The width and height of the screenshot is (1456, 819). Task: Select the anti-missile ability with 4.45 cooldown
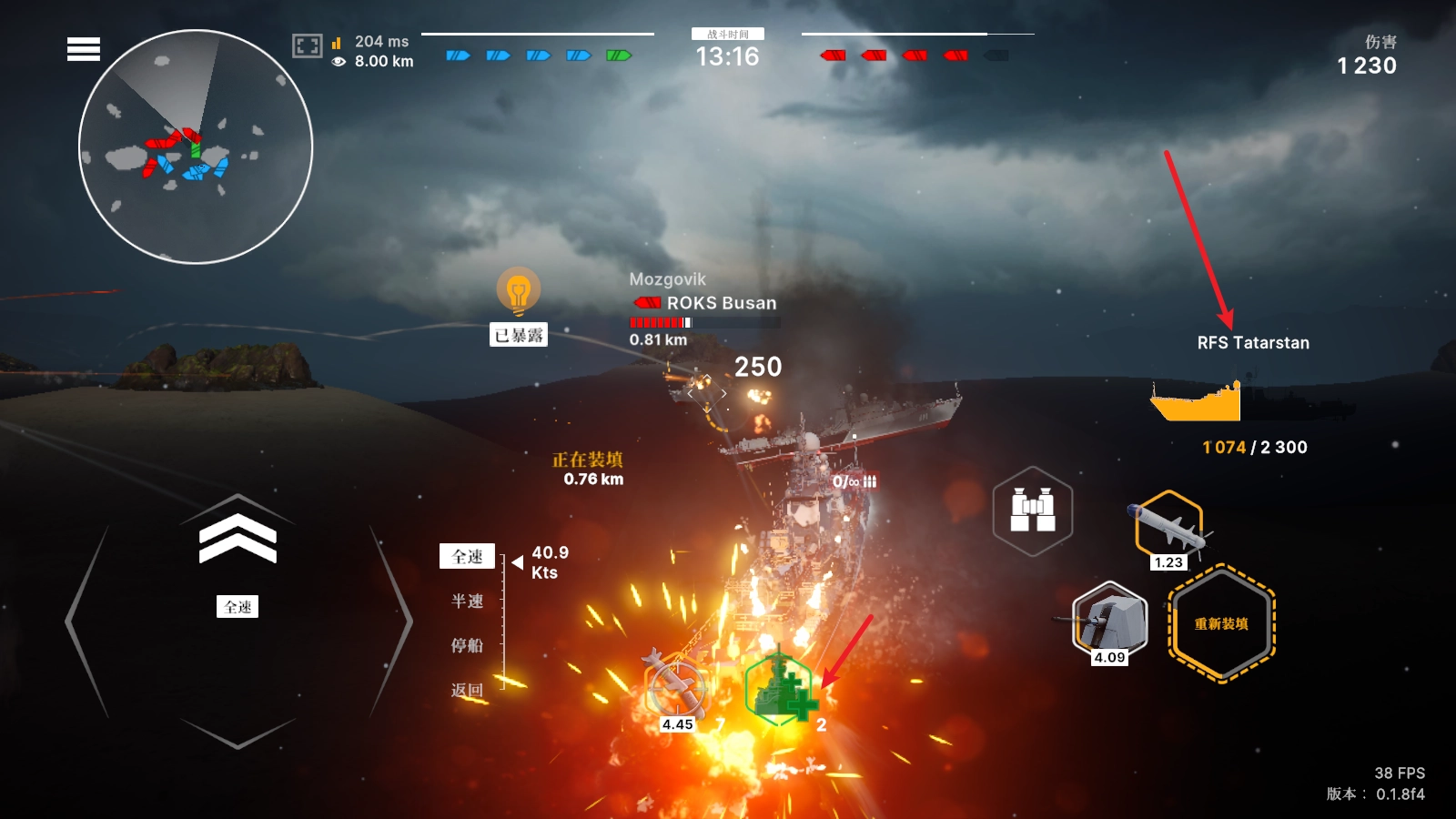coord(676,689)
